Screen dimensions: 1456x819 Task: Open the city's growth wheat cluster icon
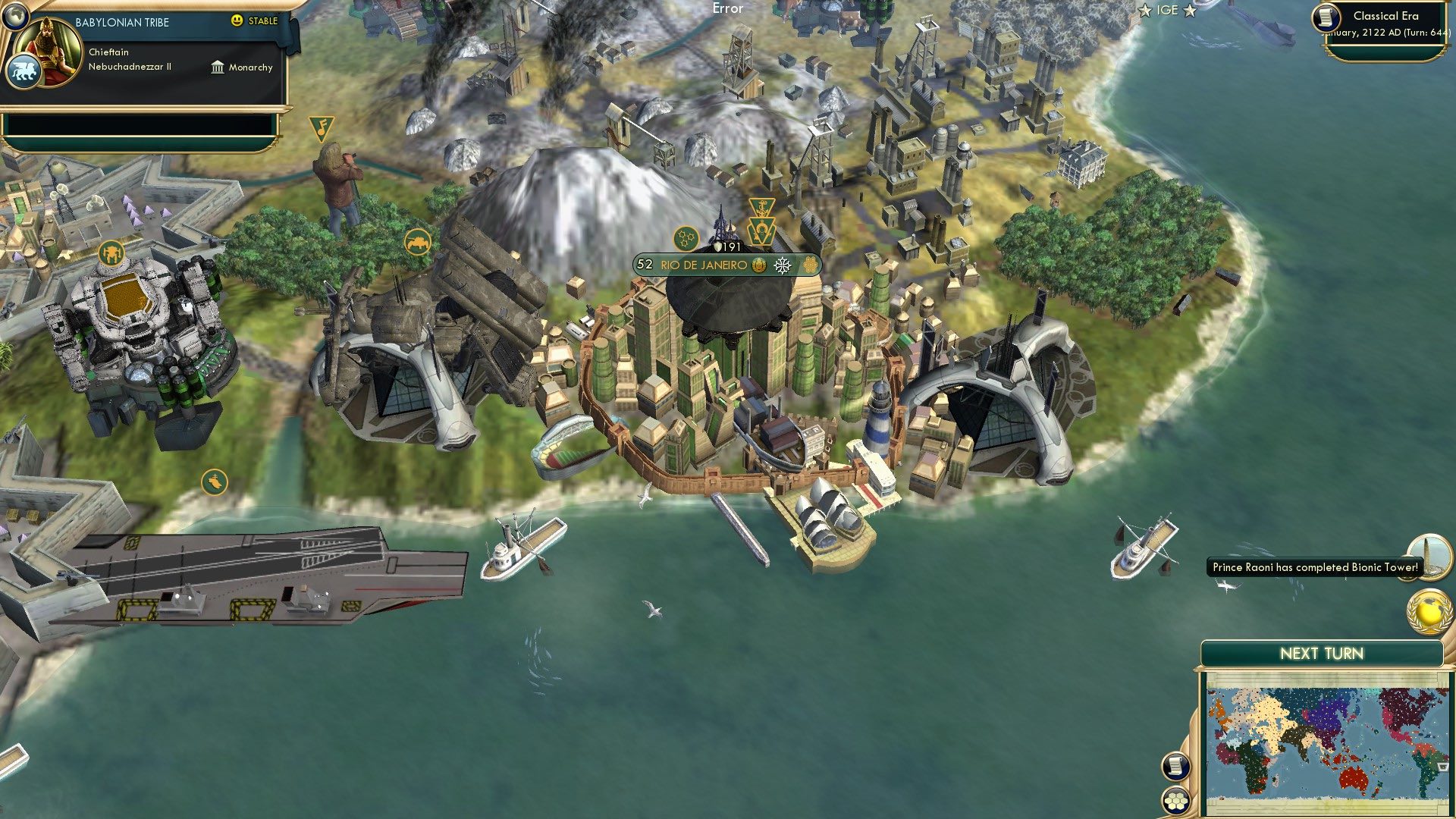coord(809,265)
